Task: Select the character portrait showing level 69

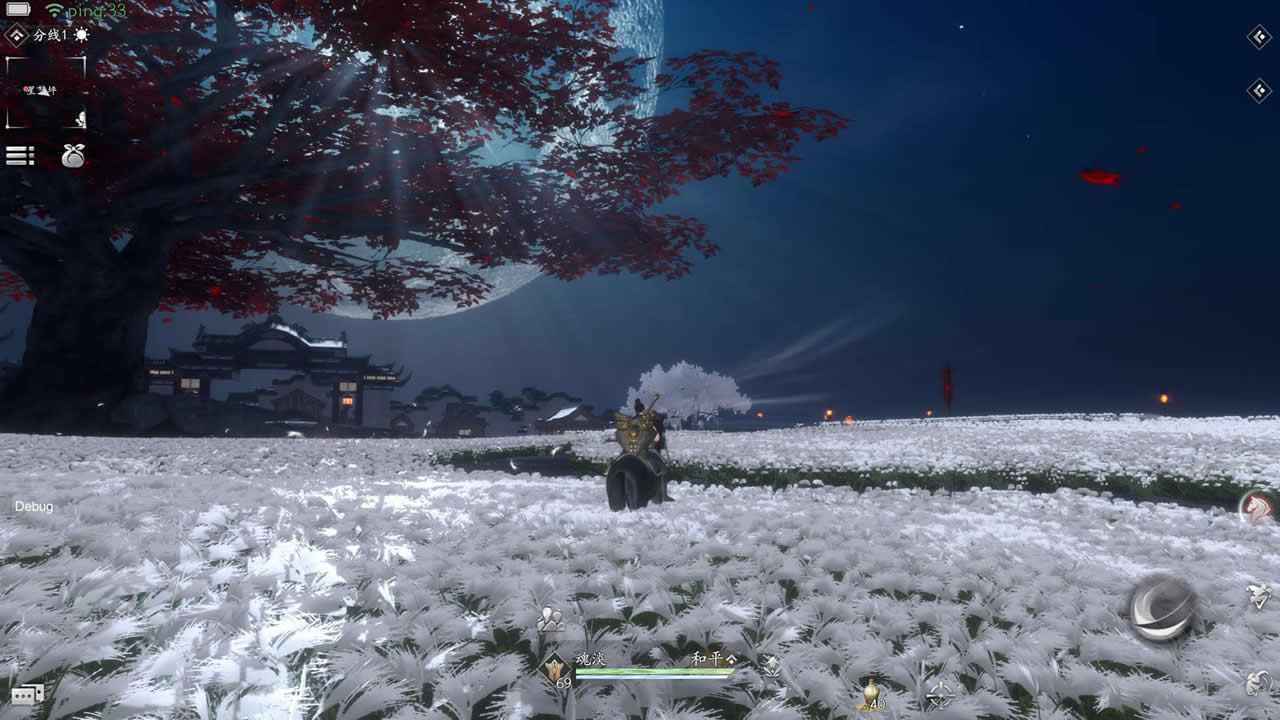Action: coord(554,670)
